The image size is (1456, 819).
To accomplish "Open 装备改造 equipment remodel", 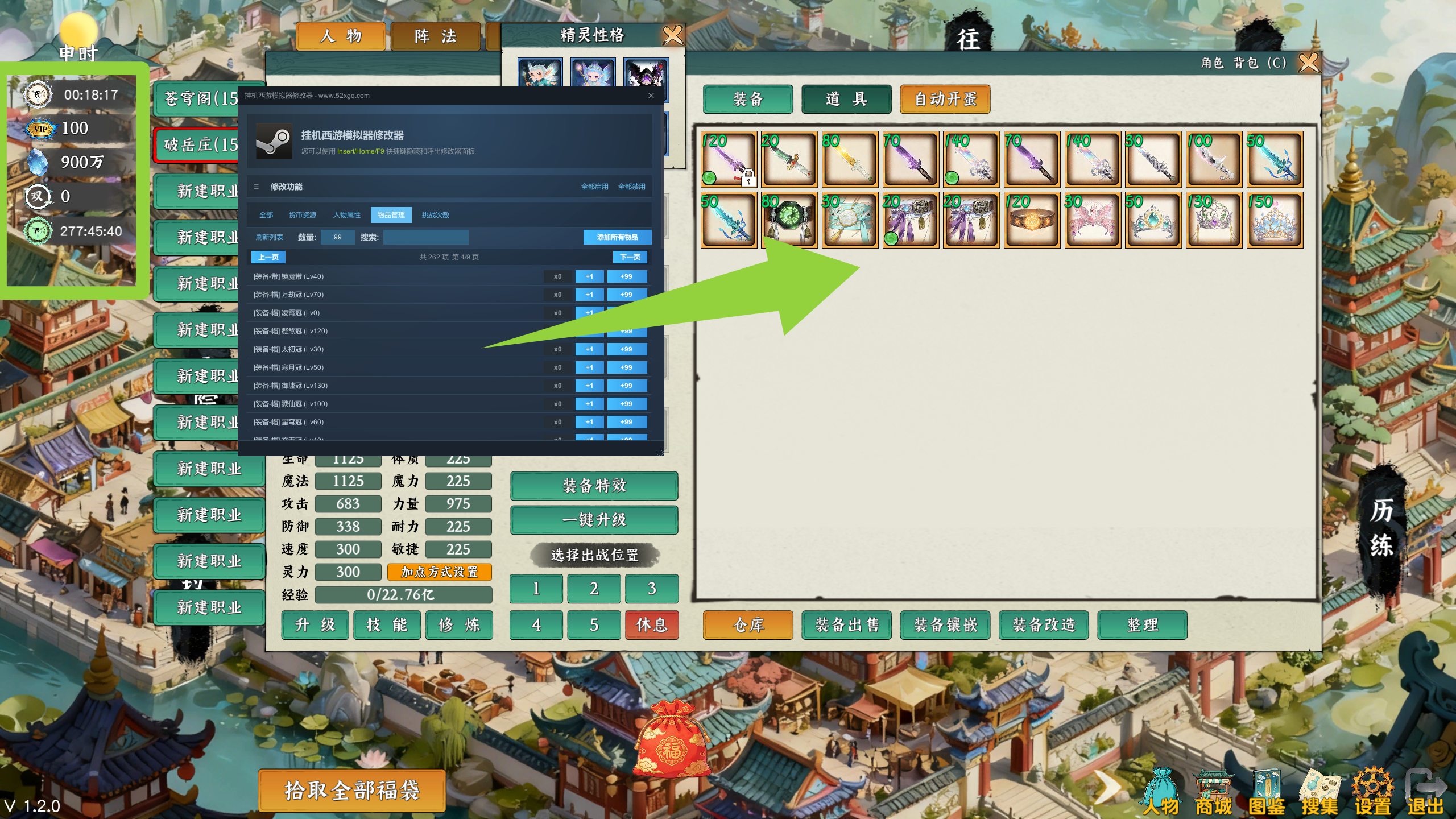I will pos(1044,625).
